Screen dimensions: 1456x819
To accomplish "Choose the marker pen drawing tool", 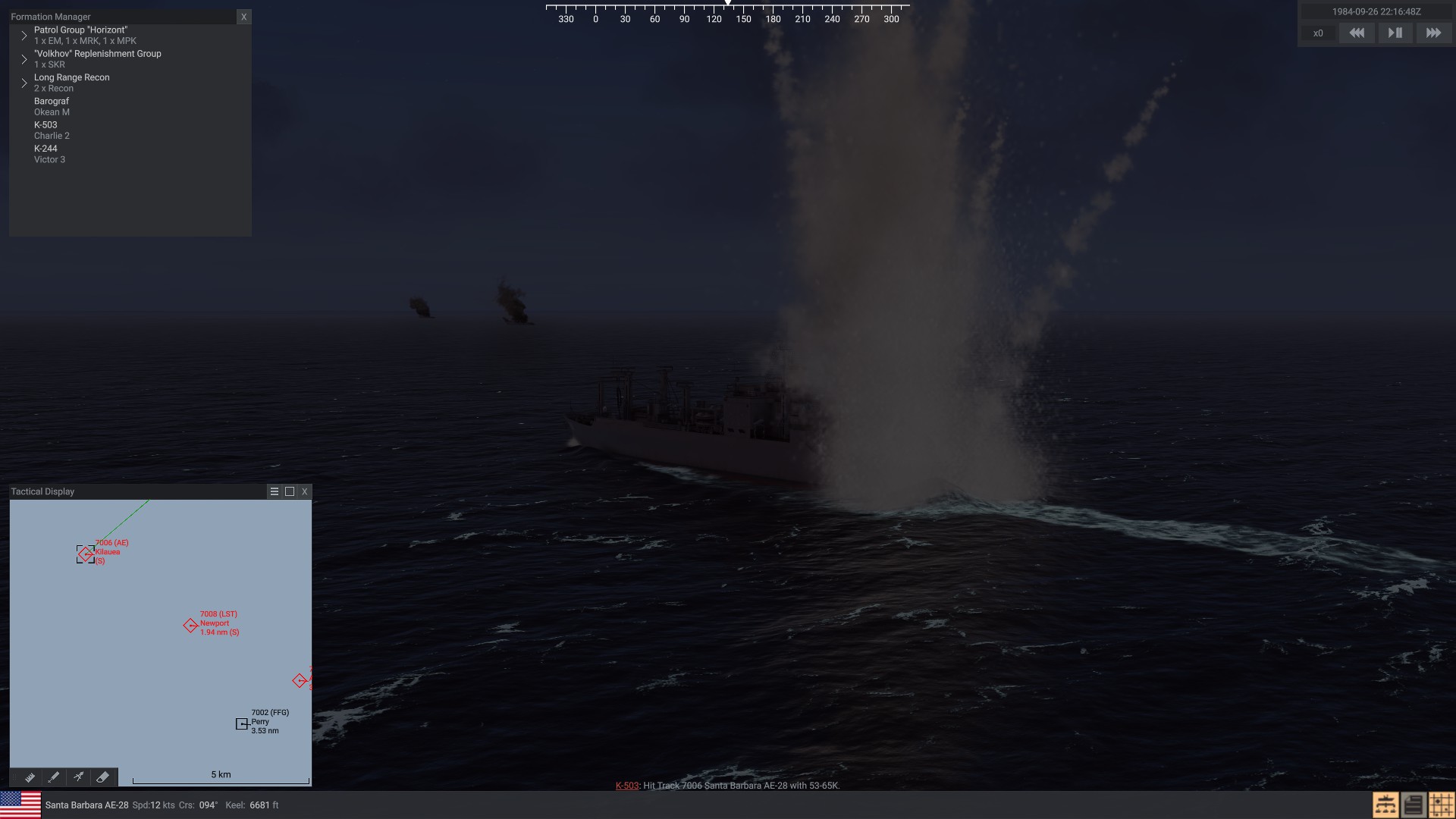I will [54, 777].
